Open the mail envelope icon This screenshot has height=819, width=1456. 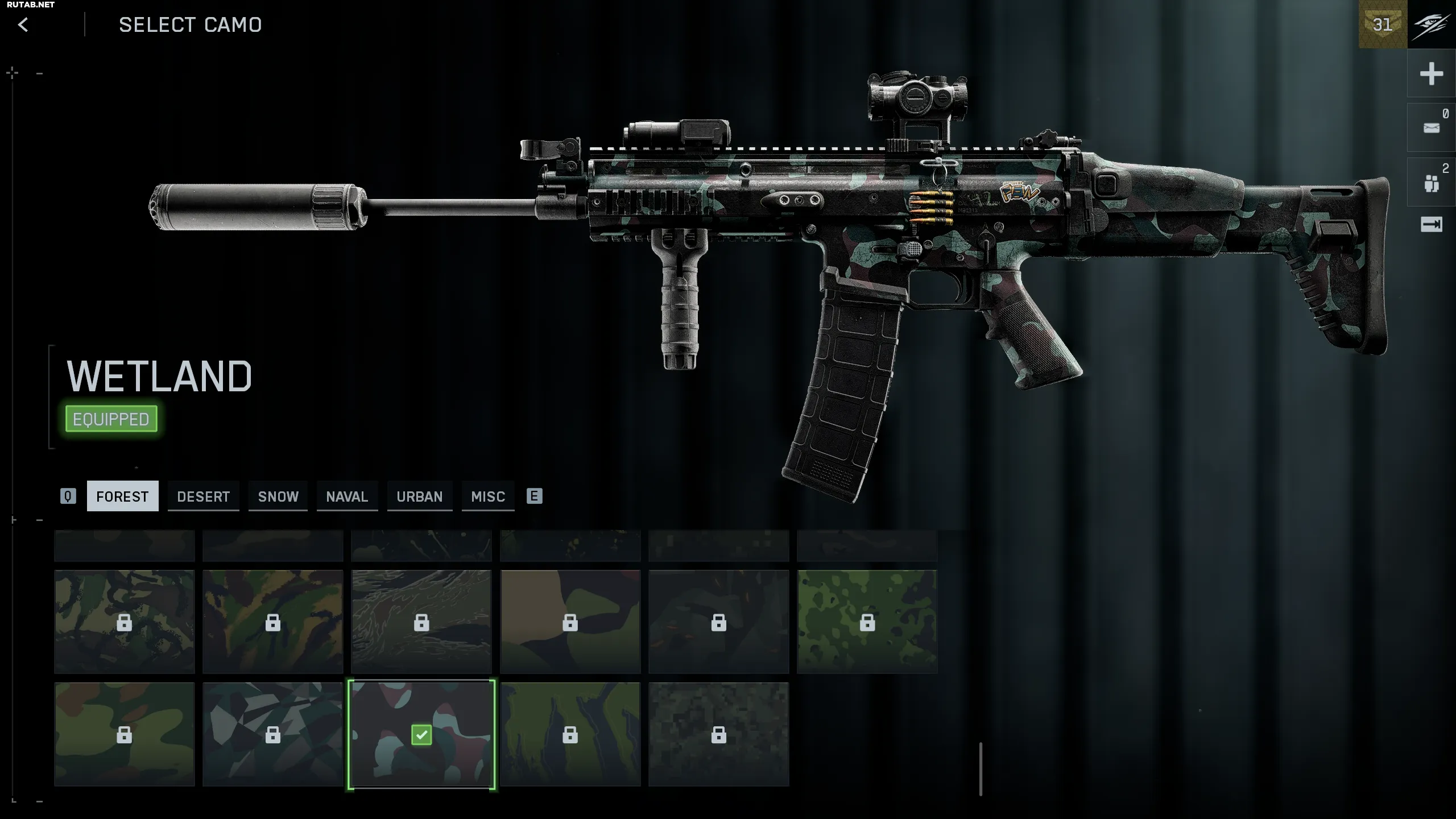point(1431,128)
